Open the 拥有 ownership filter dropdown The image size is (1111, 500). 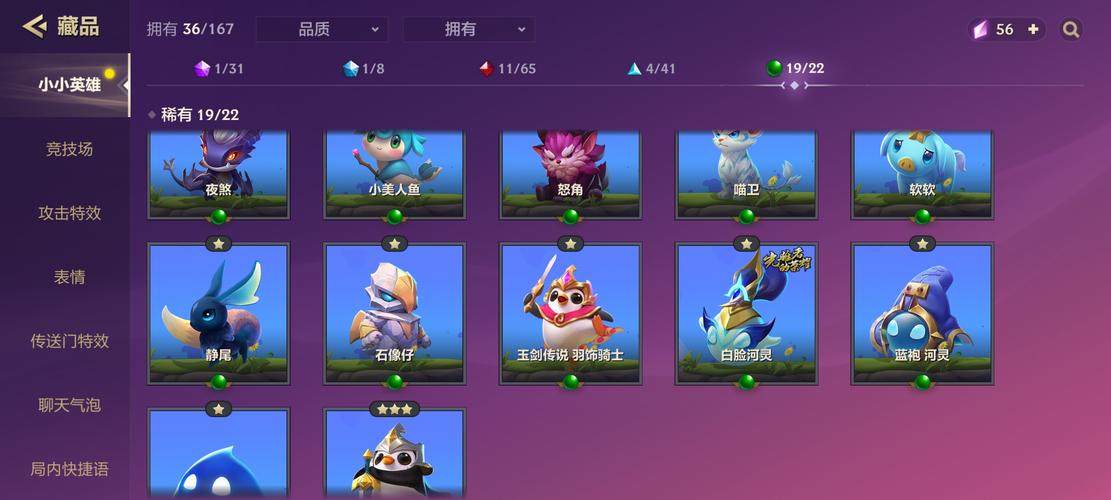click(468, 30)
